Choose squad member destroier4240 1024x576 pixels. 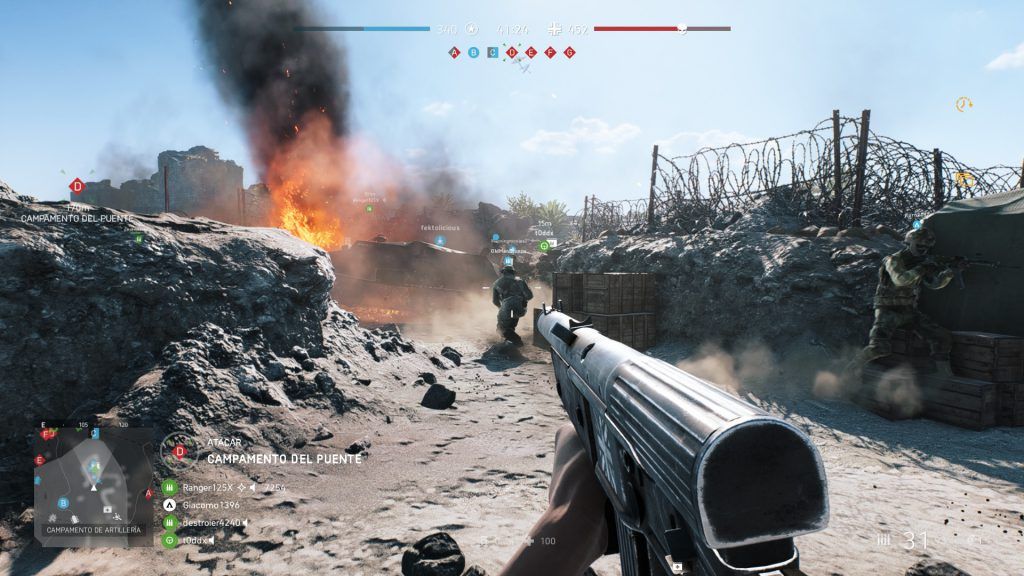[211, 522]
